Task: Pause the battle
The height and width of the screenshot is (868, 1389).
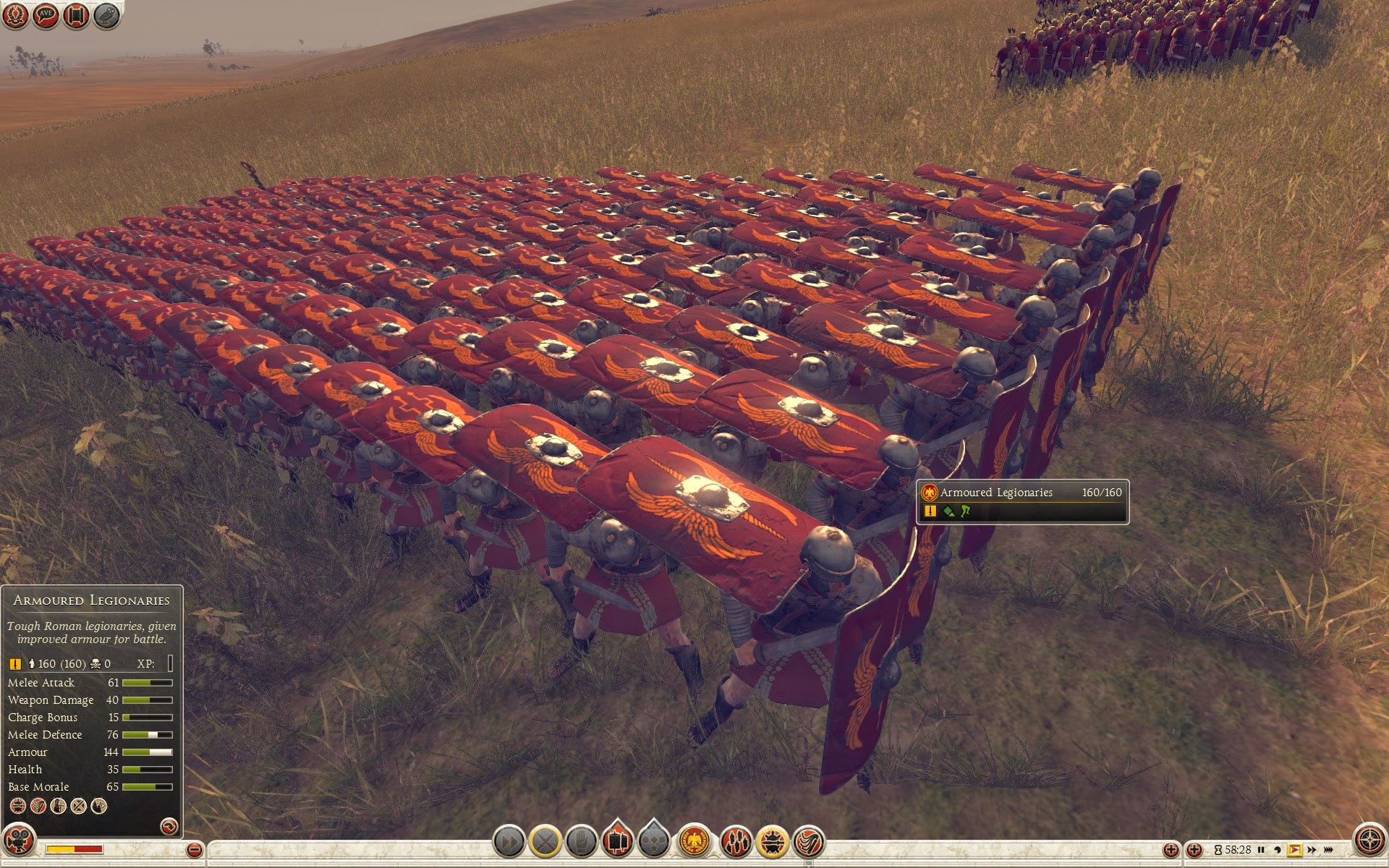Action: (1261, 850)
